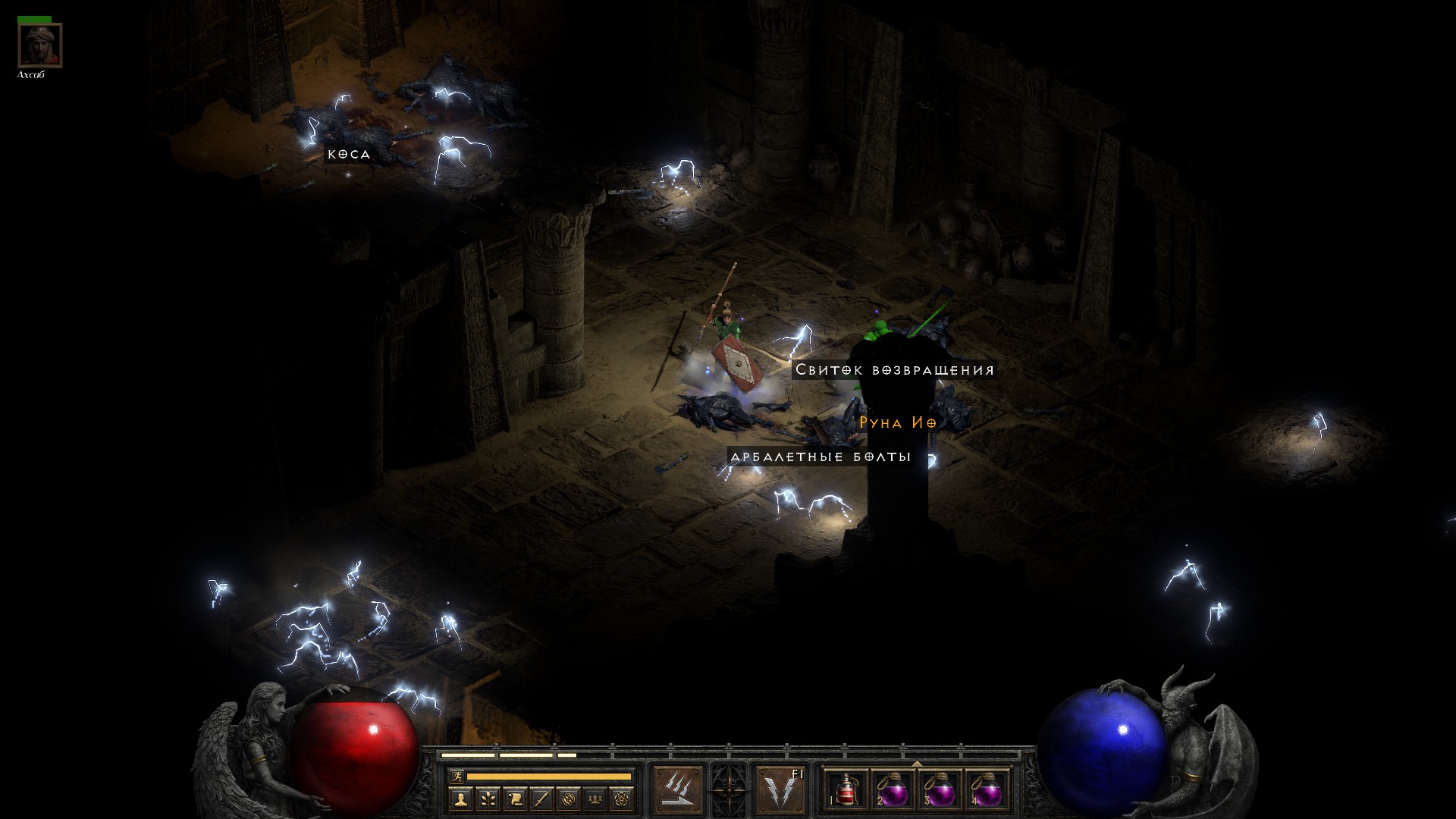Open the quest log scroll icon
Screen dimensions: 1456x819
pos(514,799)
